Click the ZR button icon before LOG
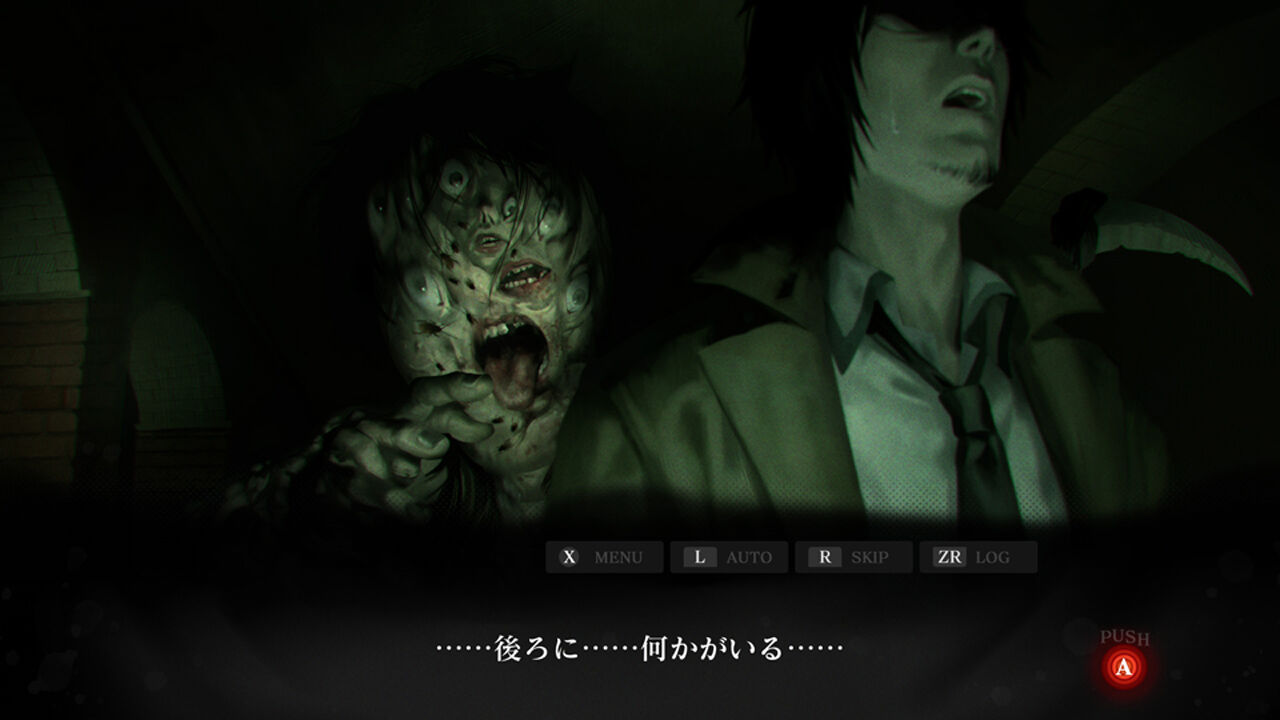This screenshot has height=720, width=1280. point(952,558)
